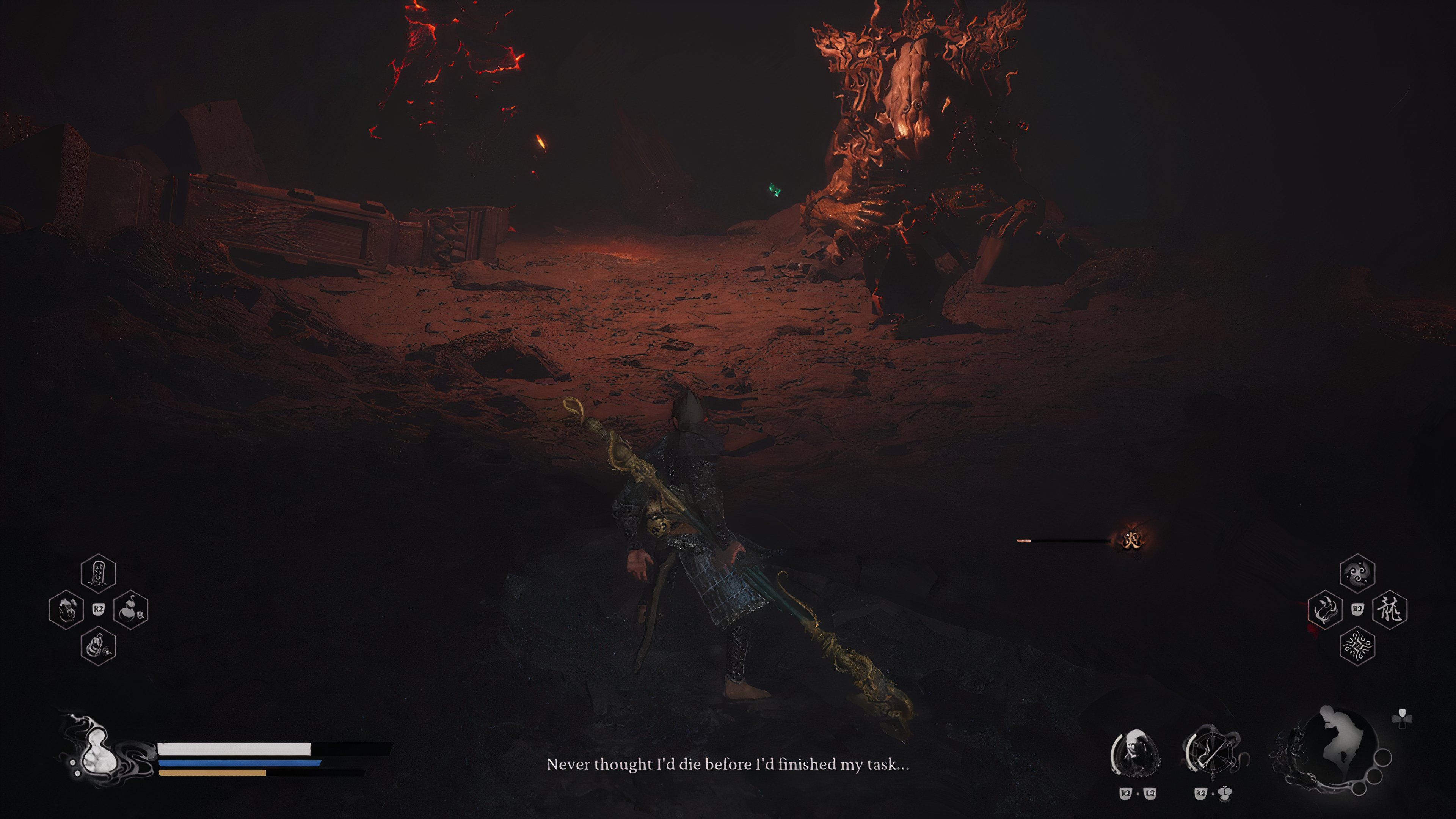Click the R2 prompt badge between item hexagons
The height and width of the screenshot is (819, 1456).
click(99, 610)
